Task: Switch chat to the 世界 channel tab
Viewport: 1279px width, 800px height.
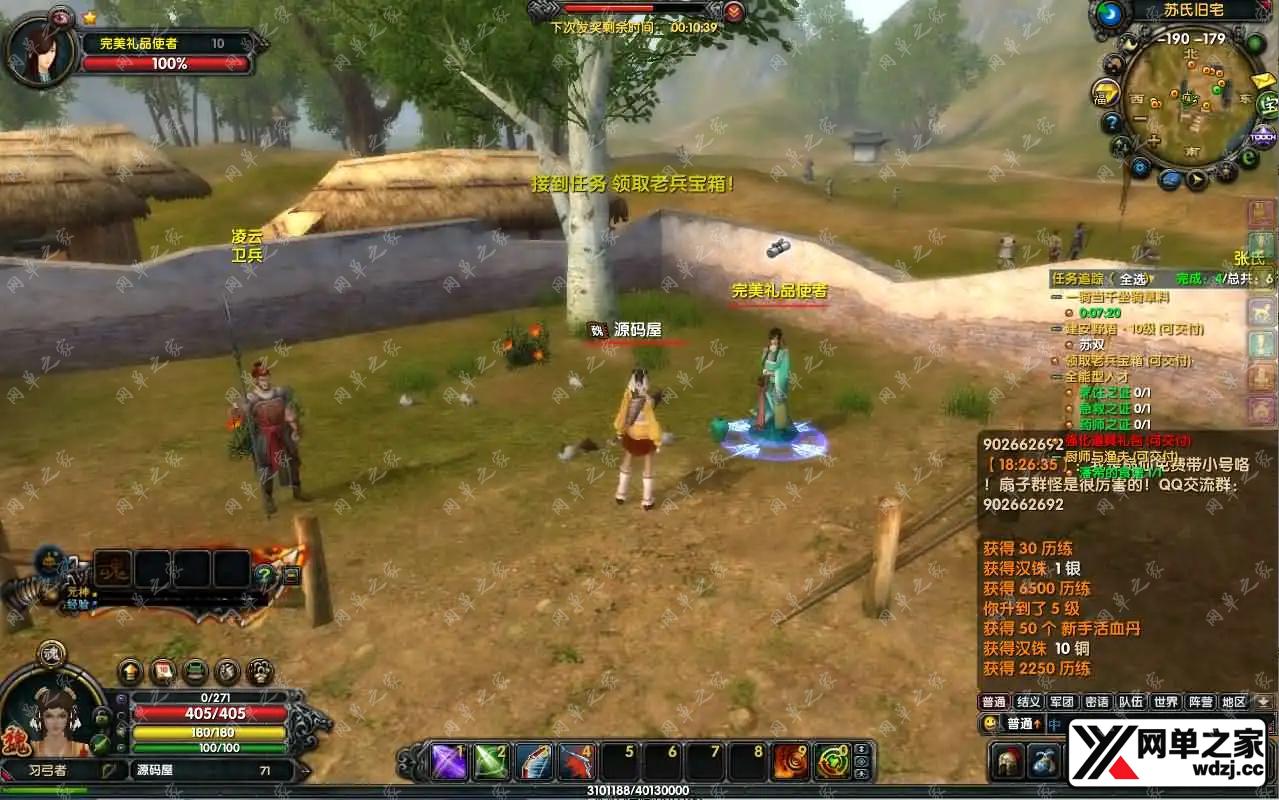Action: (1165, 702)
